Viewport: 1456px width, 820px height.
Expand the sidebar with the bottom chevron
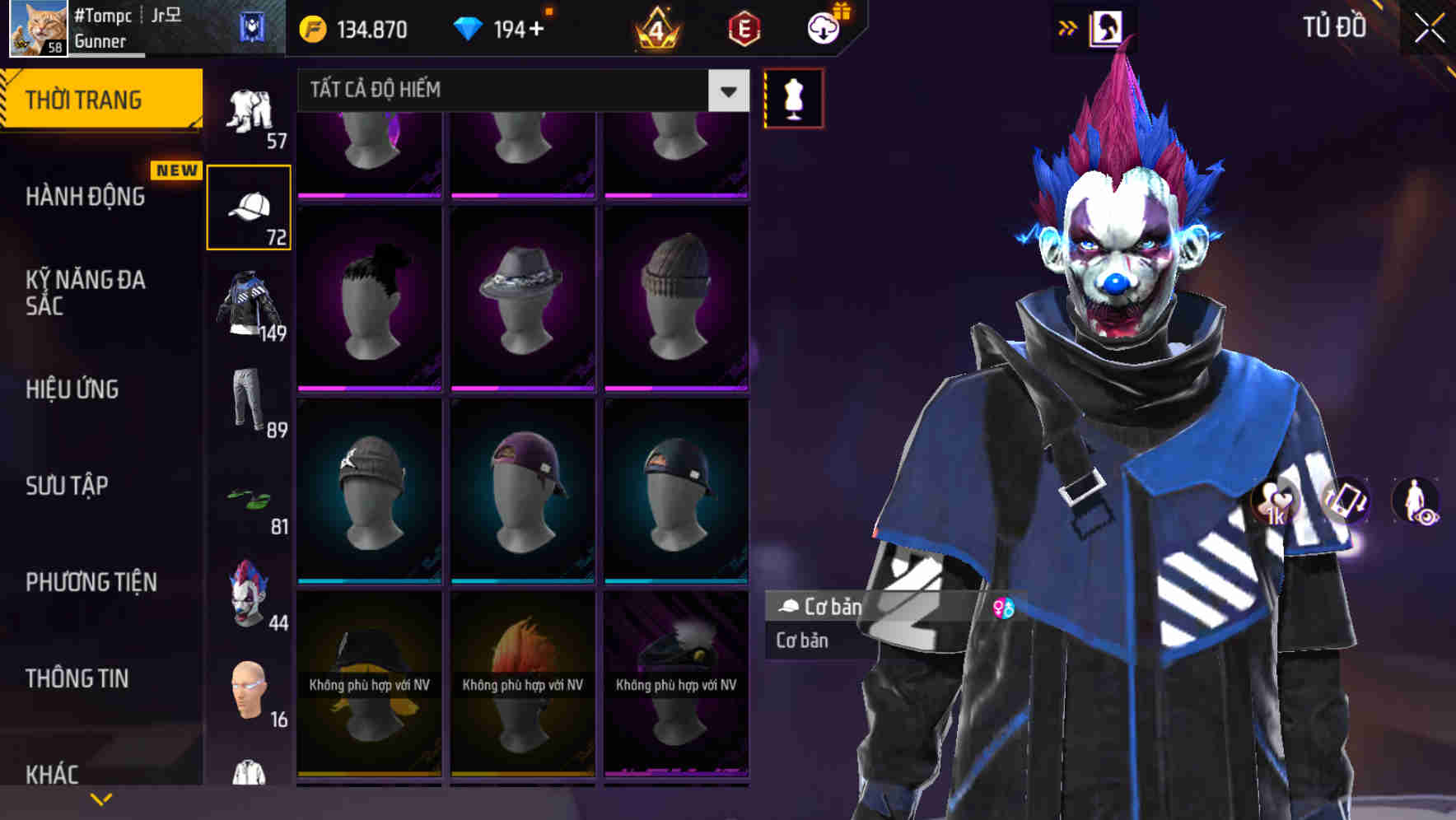(x=101, y=797)
